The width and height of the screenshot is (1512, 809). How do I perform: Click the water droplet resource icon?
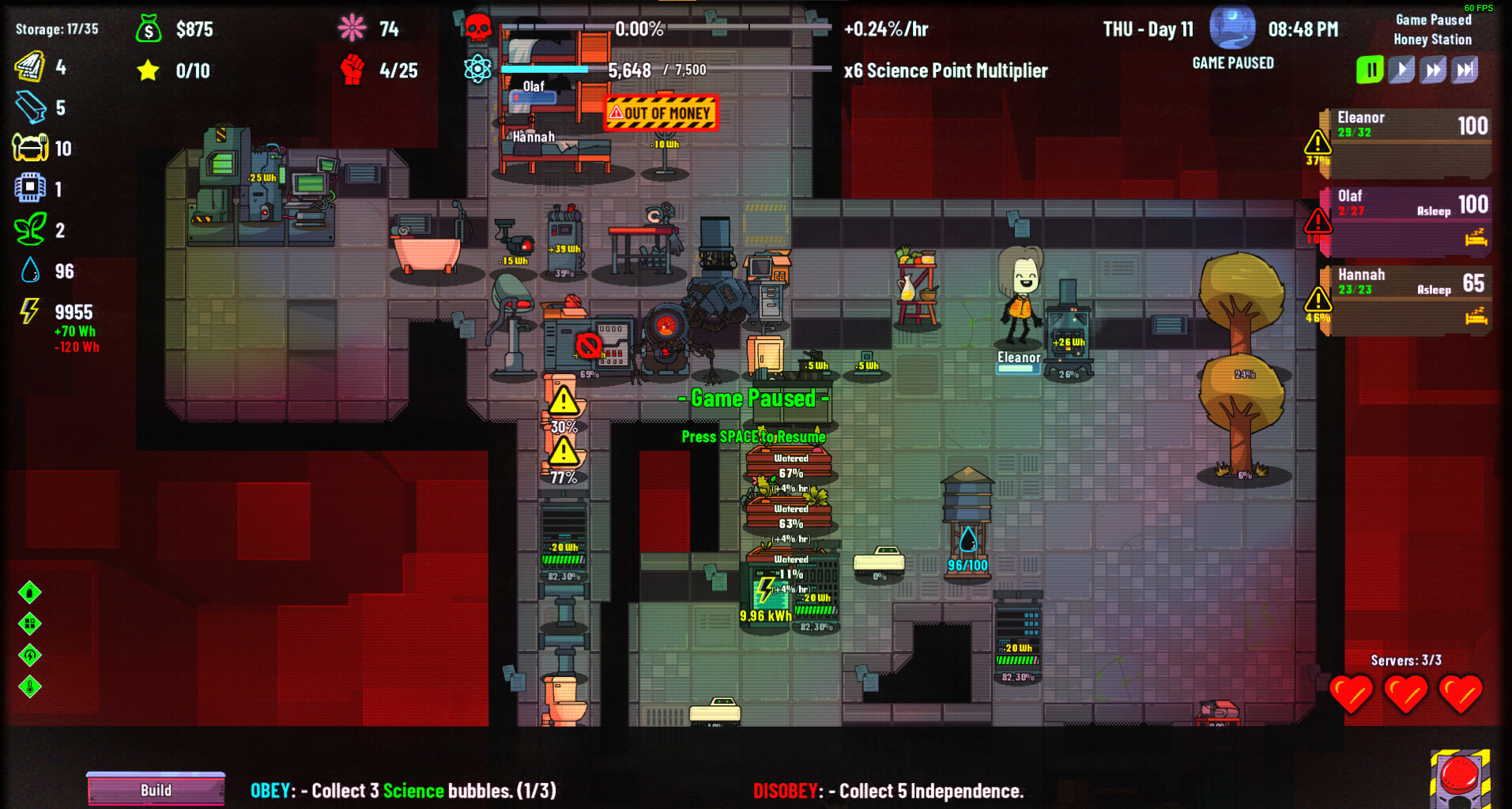(28, 270)
